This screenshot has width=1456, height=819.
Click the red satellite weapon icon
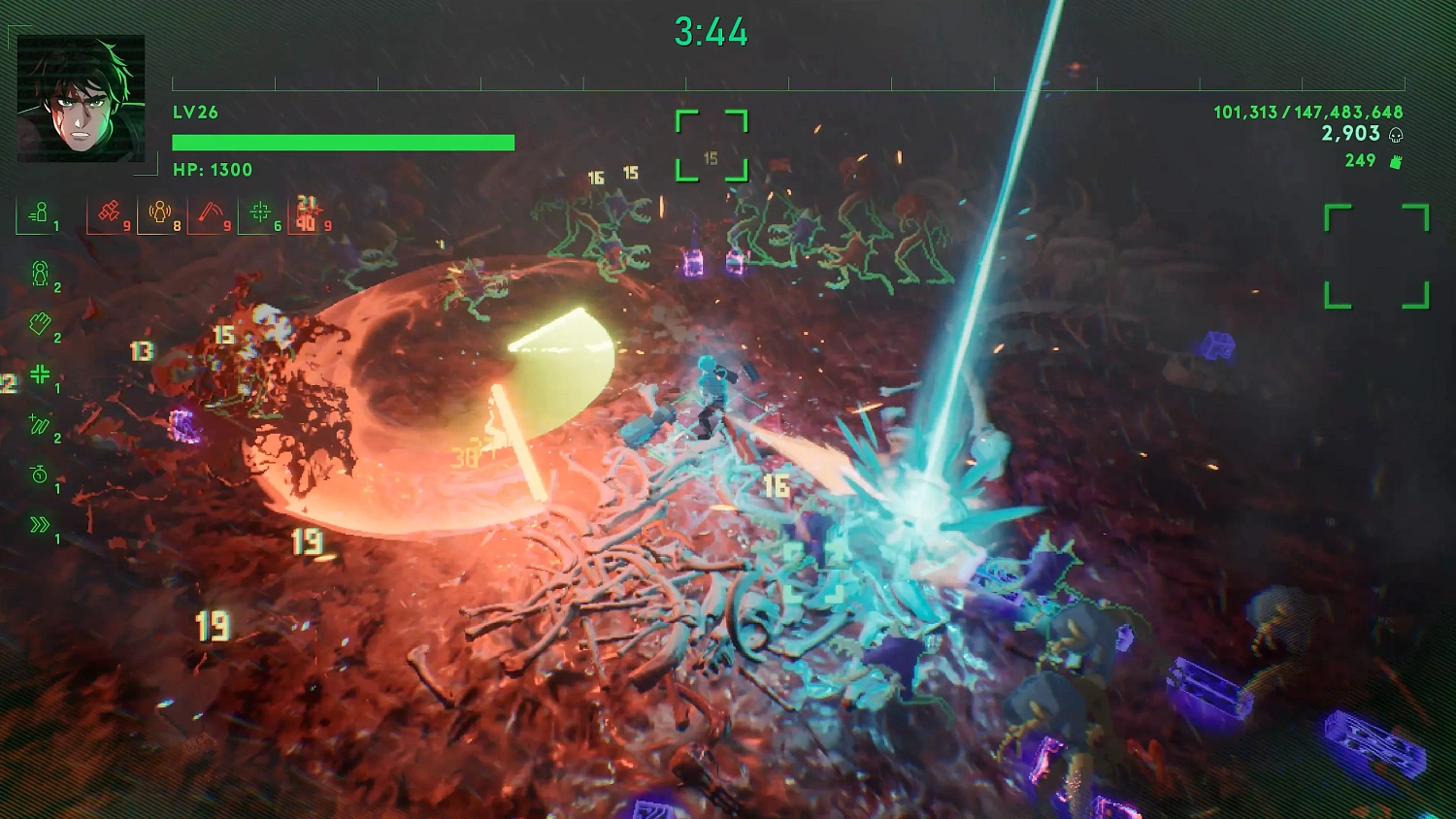click(x=109, y=211)
